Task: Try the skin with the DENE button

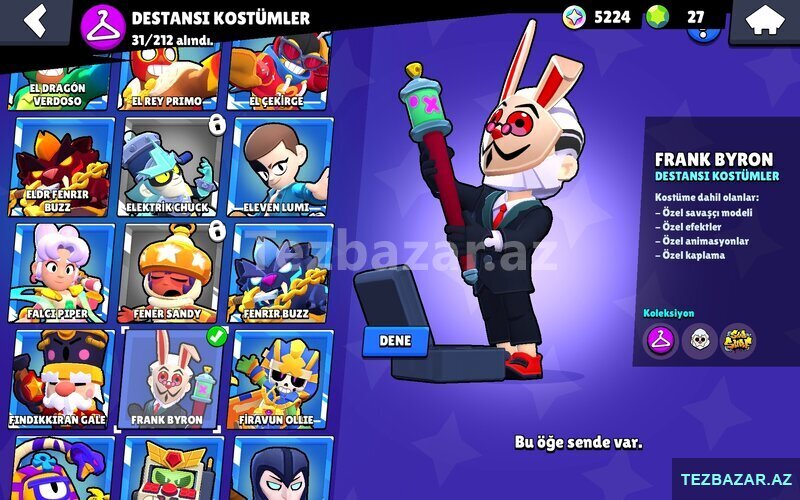Action: 395,340
